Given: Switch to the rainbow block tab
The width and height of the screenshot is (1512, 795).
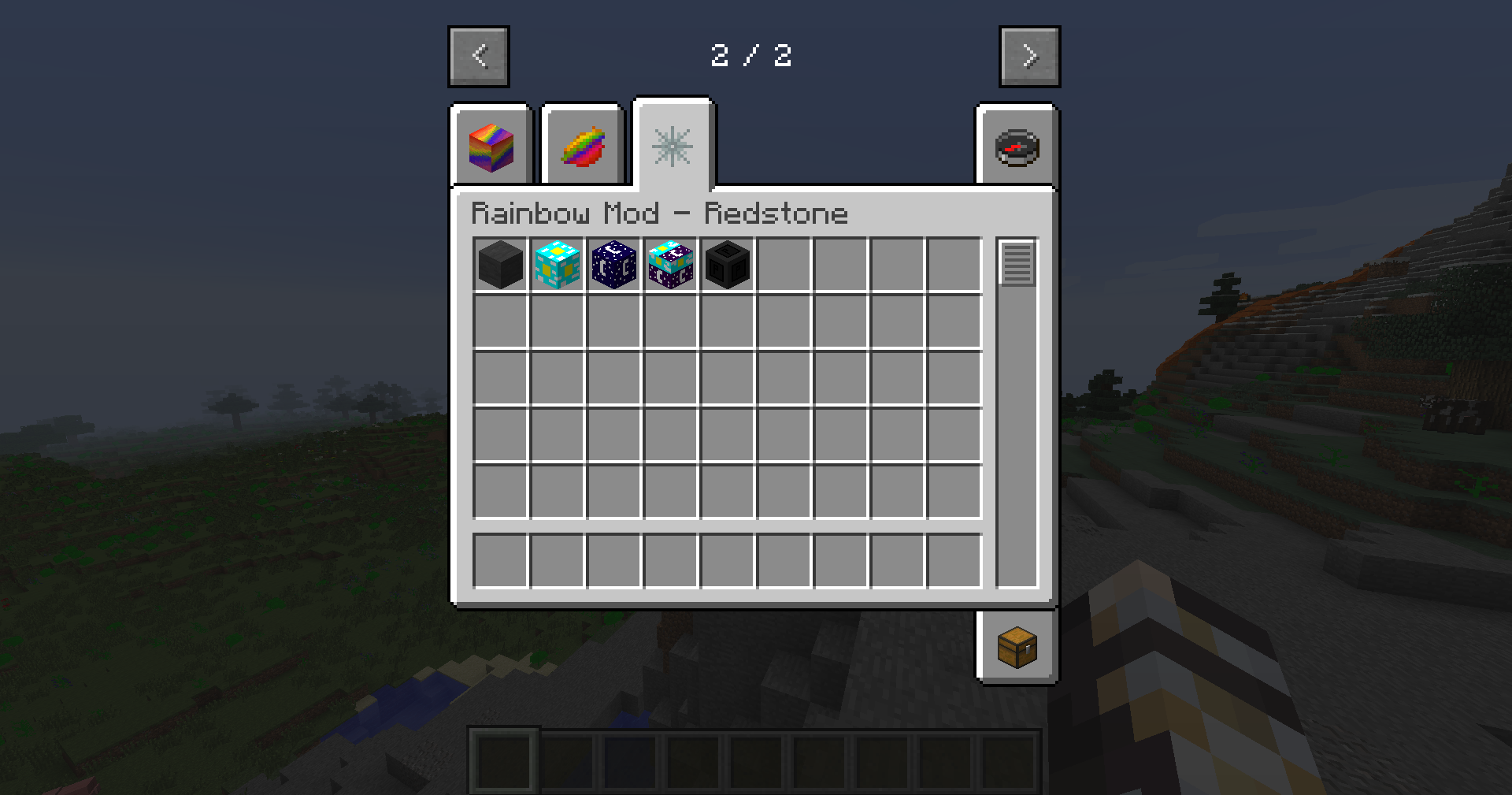Looking at the screenshot, I should pyautogui.click(x=490, y=146).
